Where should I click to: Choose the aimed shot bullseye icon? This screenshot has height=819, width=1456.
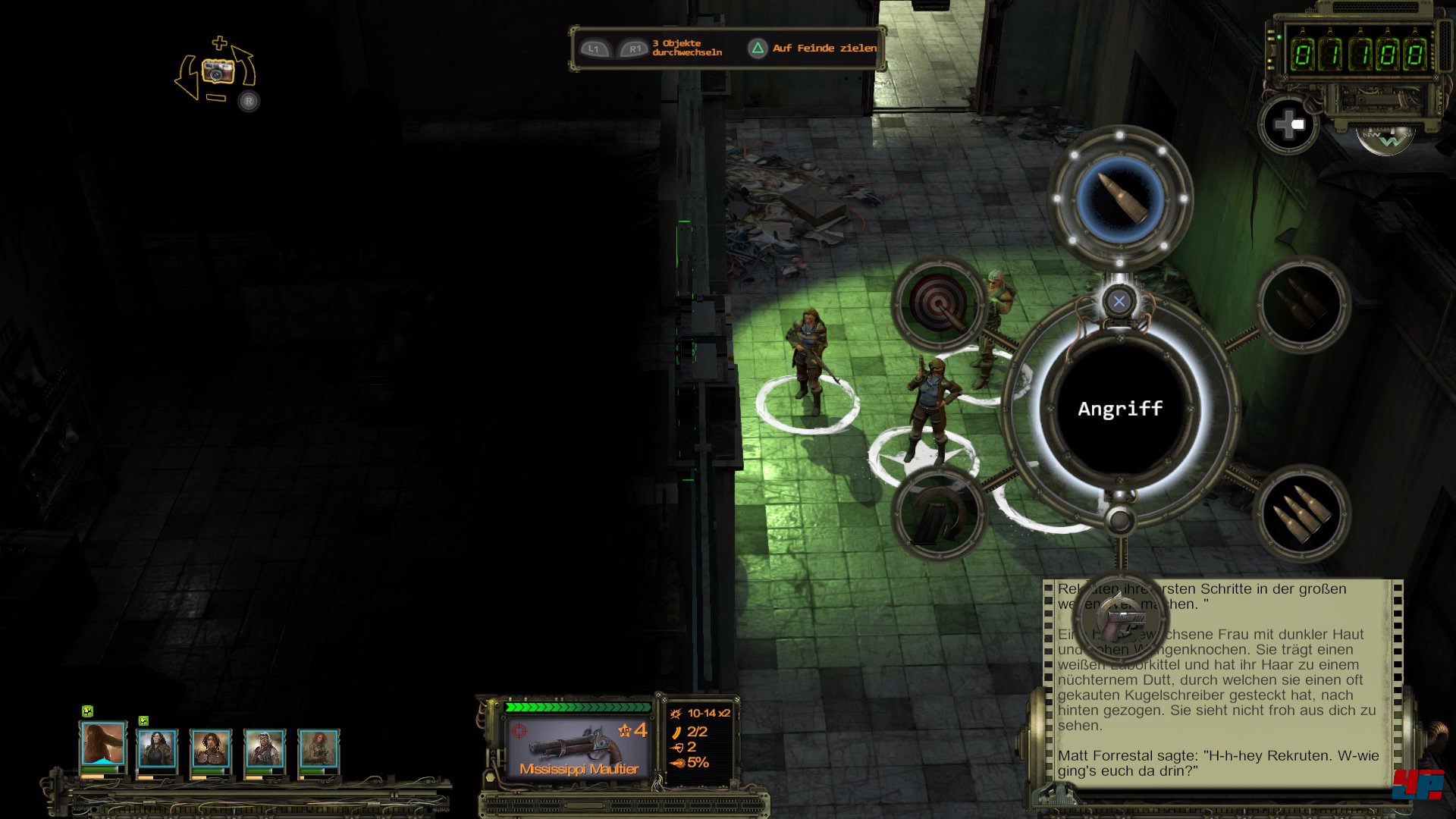(939, 304)
